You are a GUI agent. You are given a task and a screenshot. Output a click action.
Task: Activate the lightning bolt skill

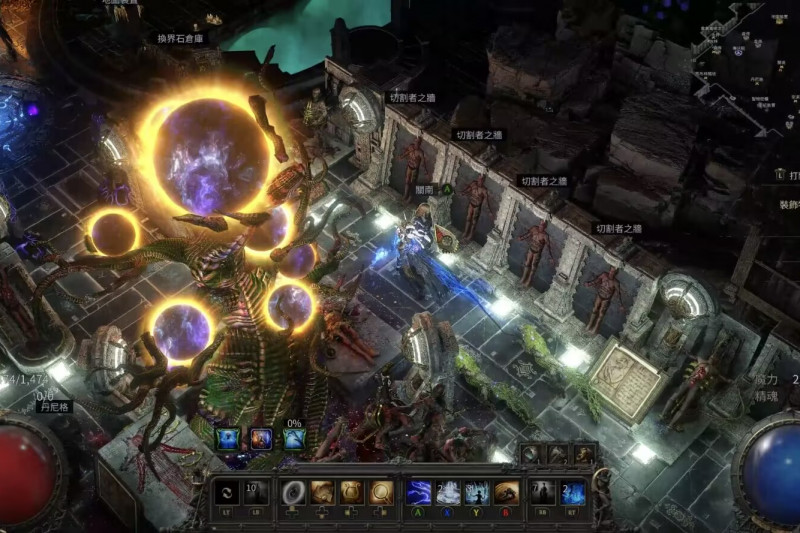click(420, 492)
